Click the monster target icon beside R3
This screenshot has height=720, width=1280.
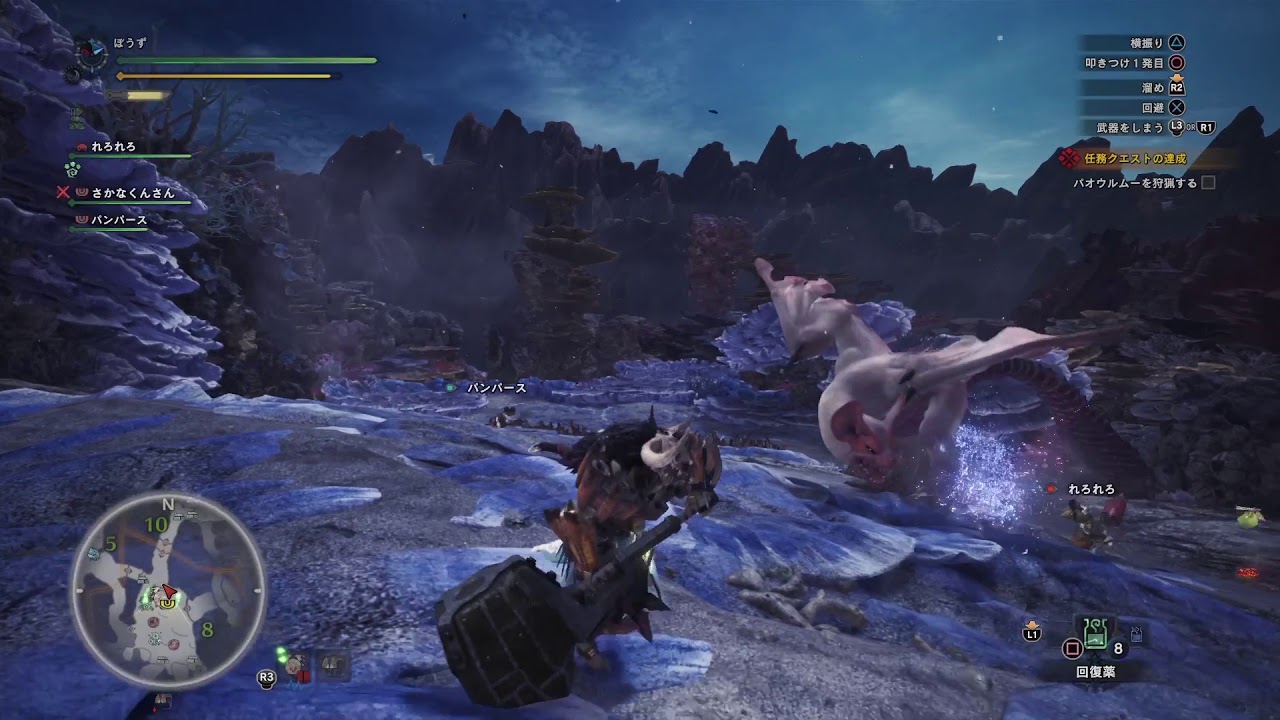coord(296,667)
